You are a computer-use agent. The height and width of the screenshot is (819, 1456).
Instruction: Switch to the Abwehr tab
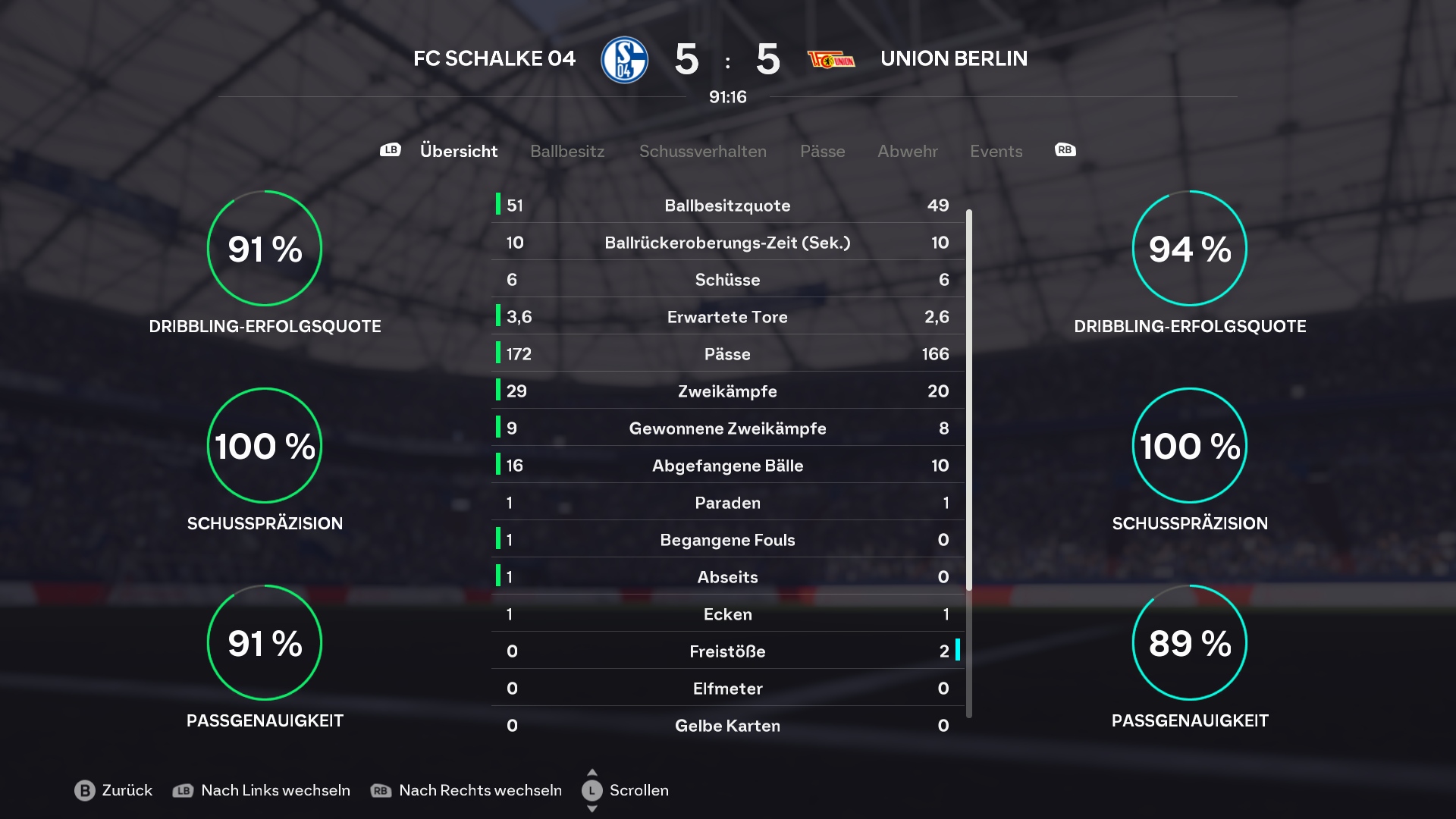(x=907, y=151)
